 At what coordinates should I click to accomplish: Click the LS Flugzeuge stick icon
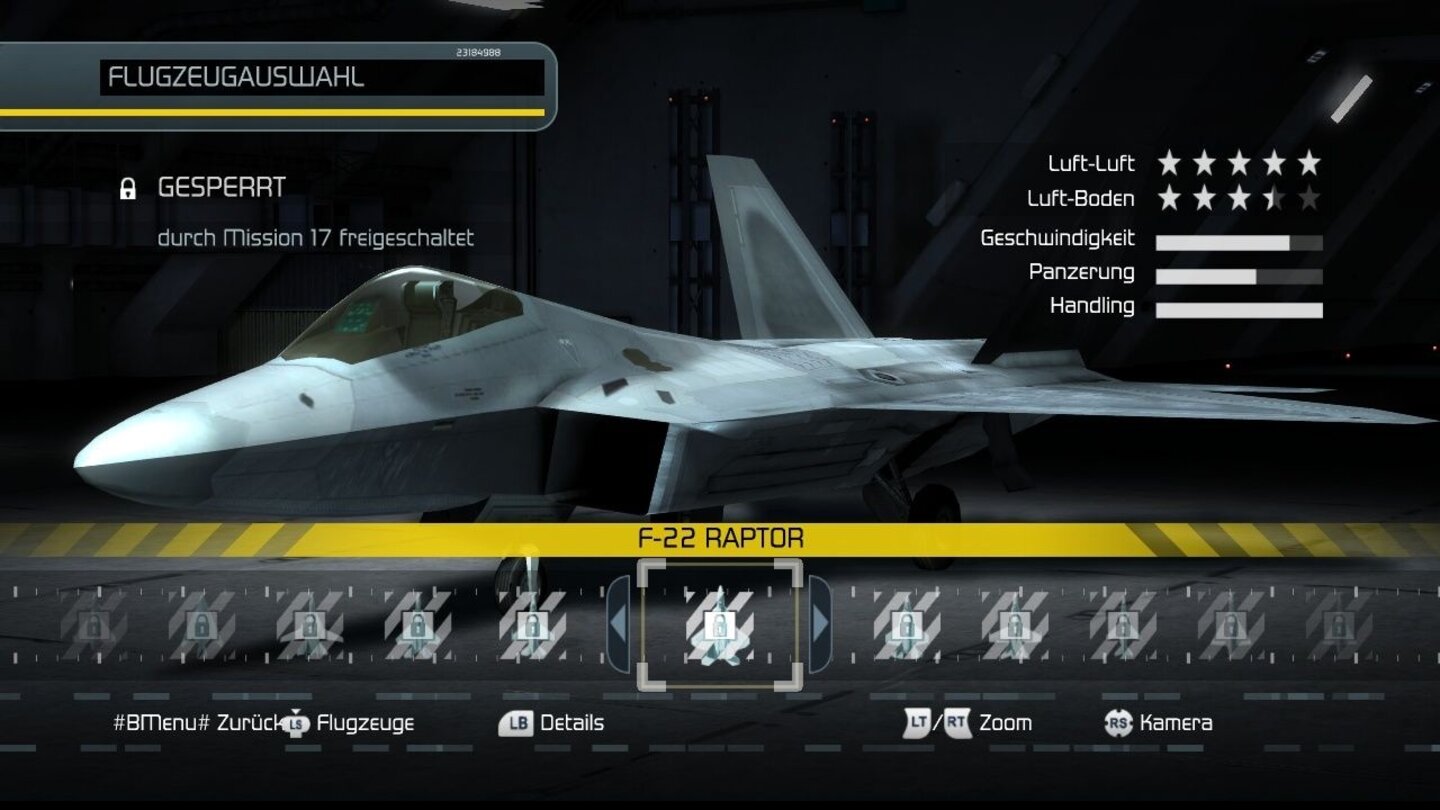tap(295, 723)
